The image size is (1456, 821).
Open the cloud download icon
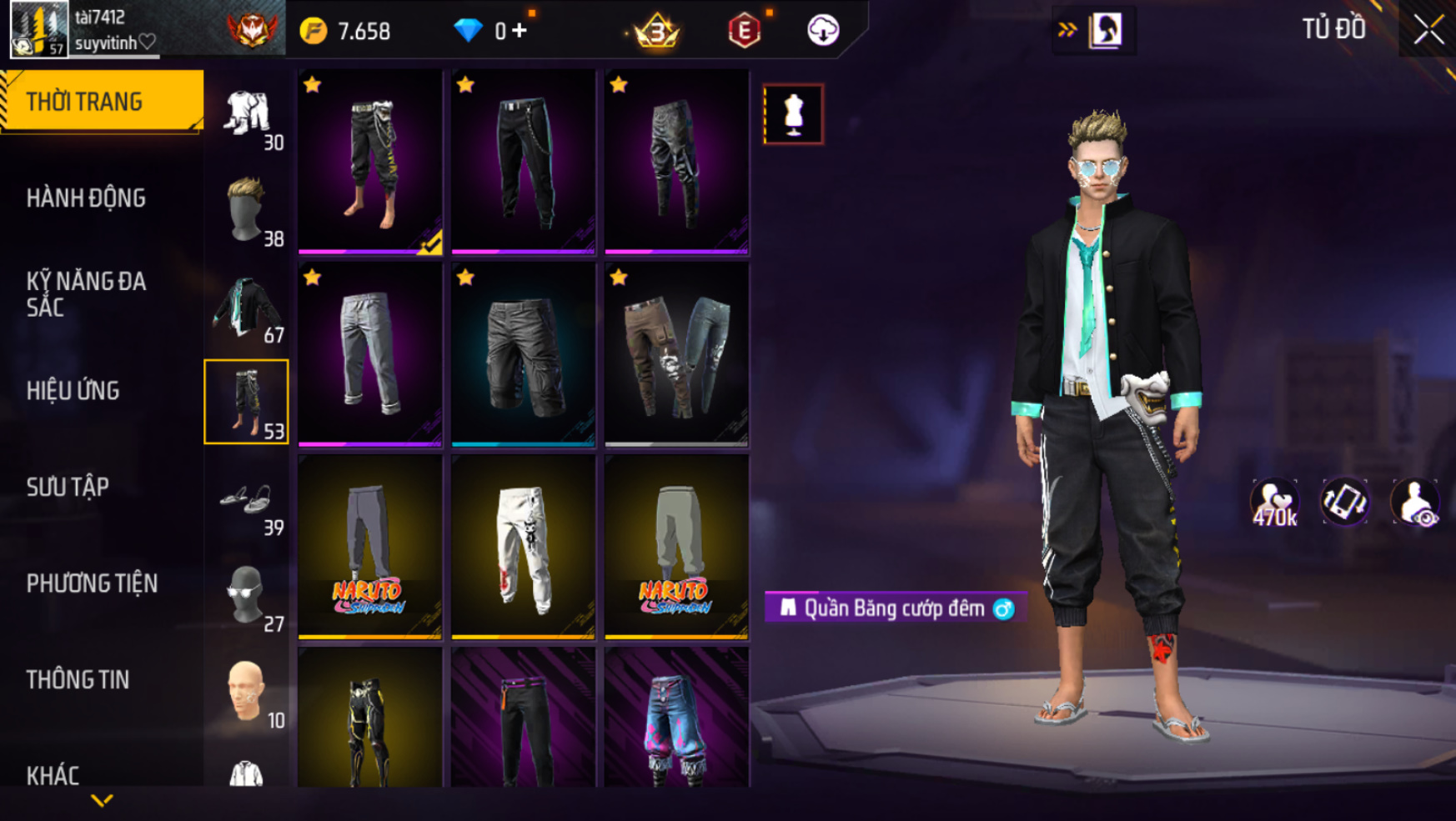click(x=823, y=31)
